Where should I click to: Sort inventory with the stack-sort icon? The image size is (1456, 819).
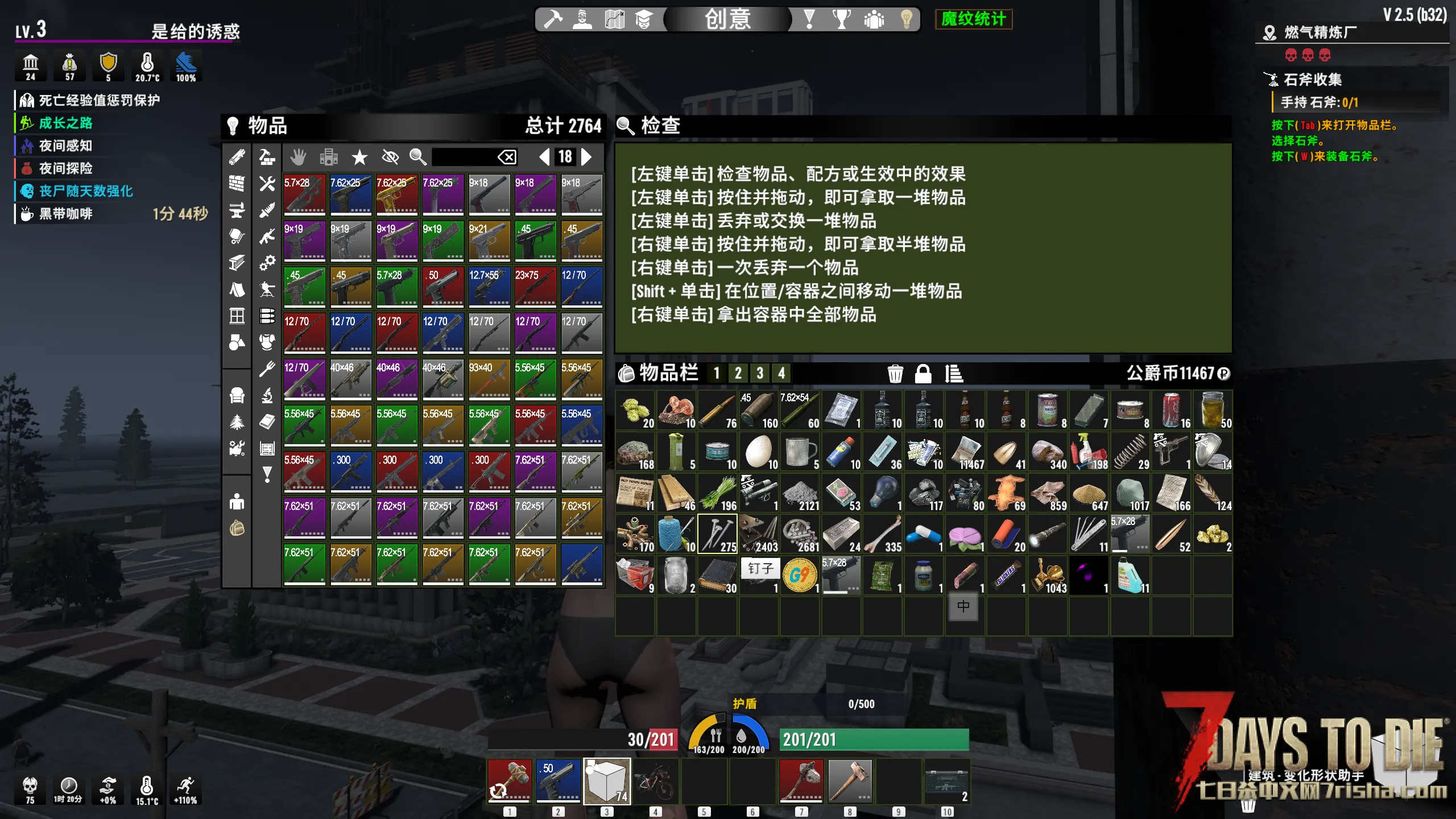954,374
